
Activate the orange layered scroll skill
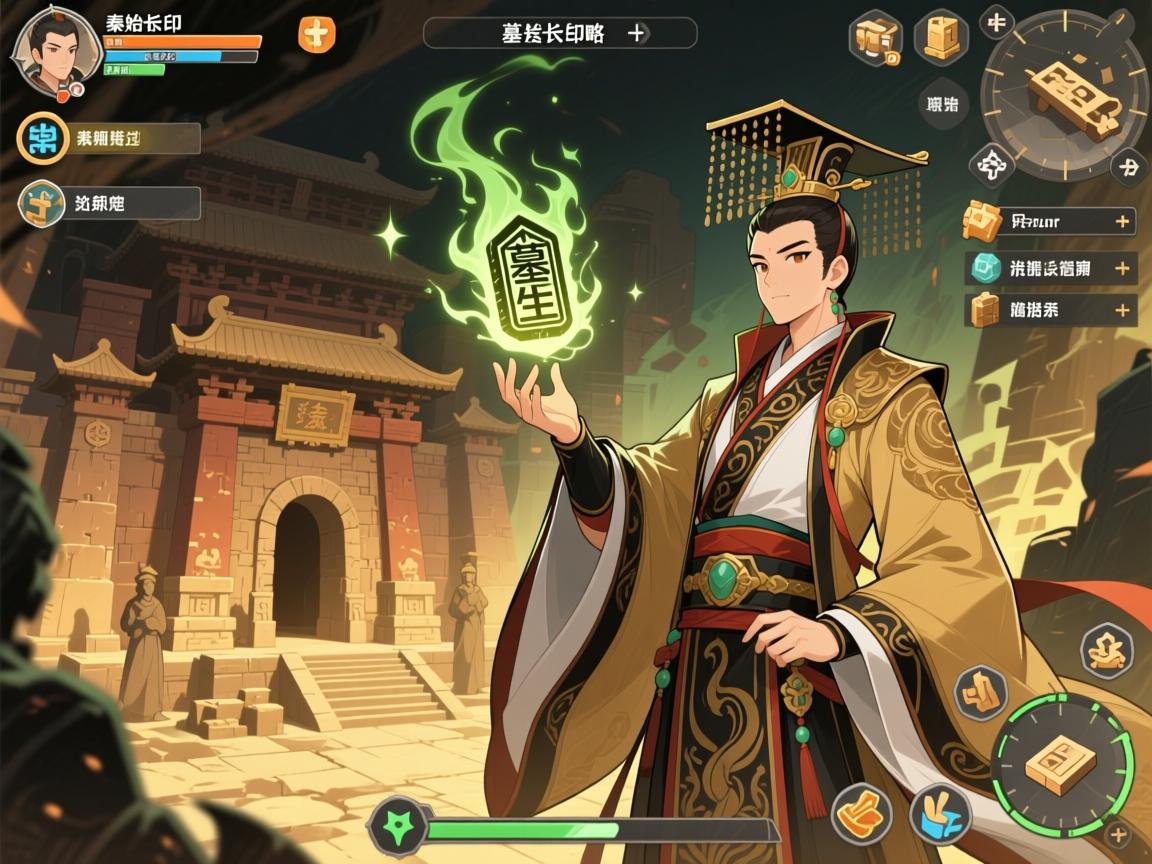pos(862,811)
